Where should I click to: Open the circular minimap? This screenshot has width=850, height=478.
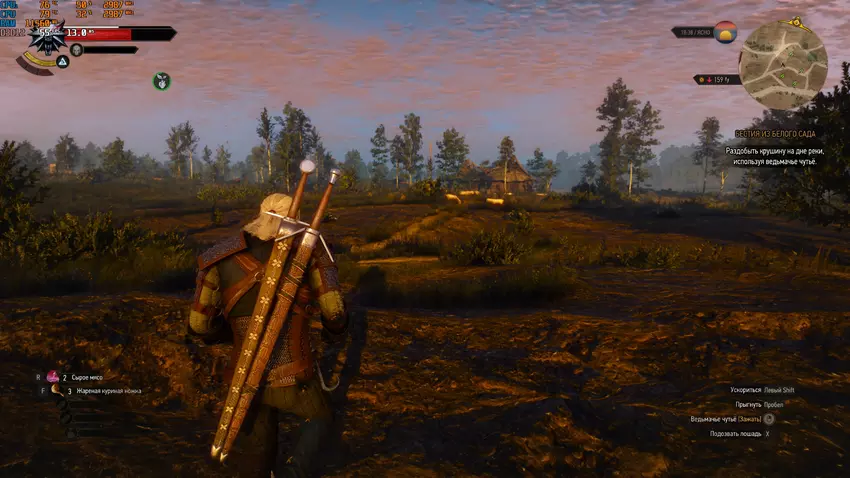pyautogui.click(x=782, y=65)
